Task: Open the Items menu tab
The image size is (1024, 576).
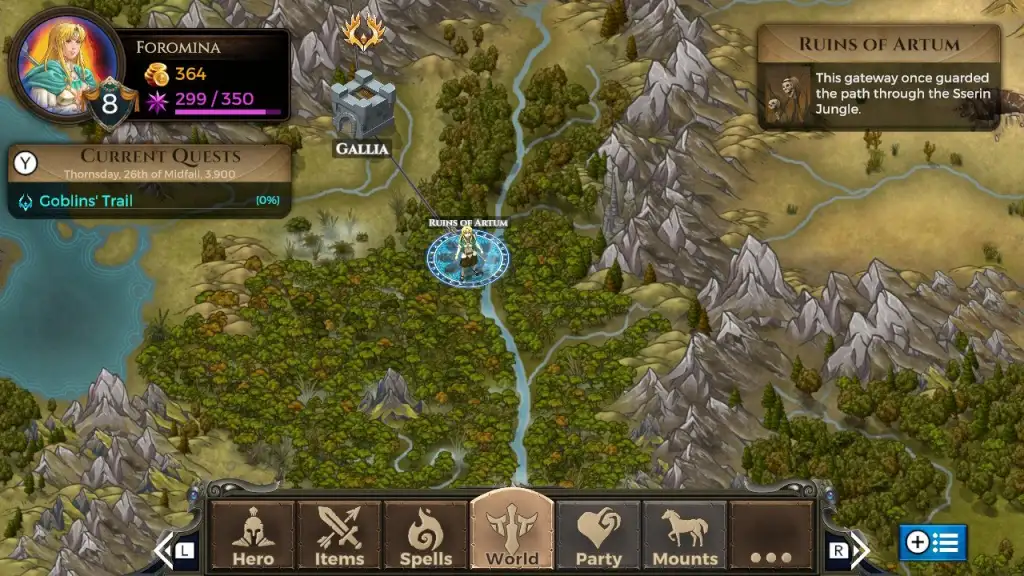Action: [x=339, y=536]
